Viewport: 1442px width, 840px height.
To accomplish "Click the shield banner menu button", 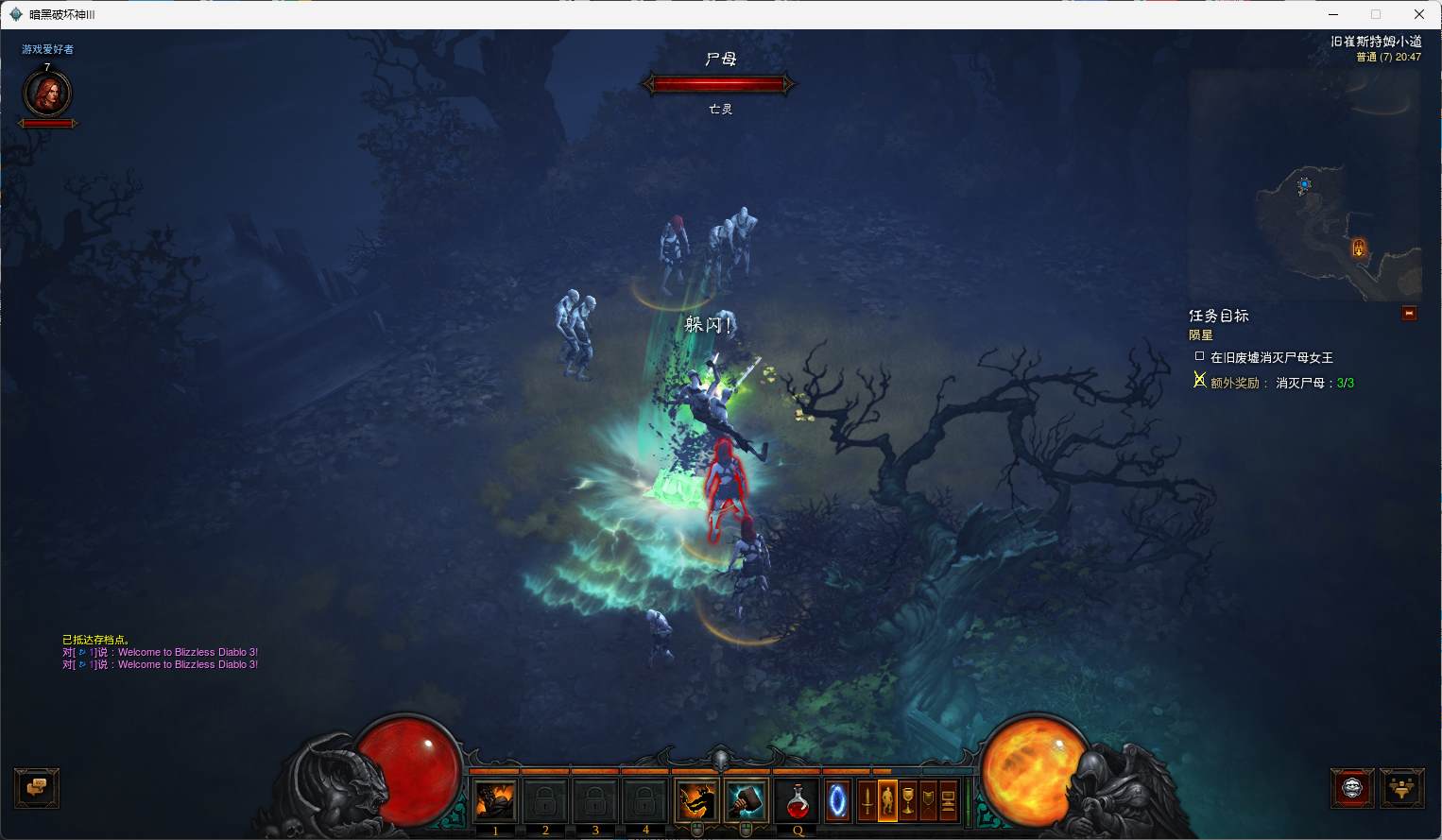I will 928,801.
